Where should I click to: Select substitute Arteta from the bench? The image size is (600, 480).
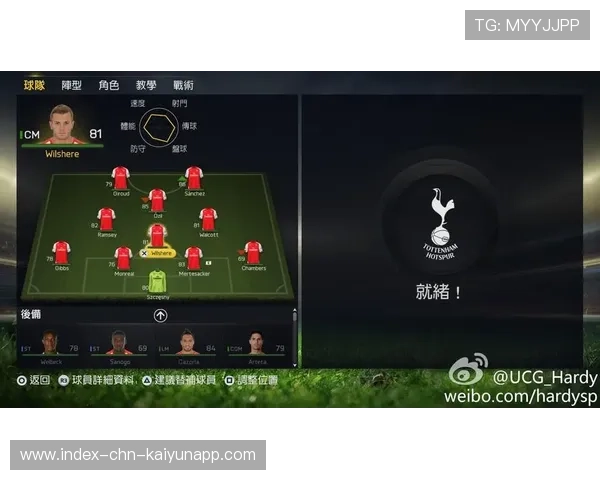pos(256,345)
